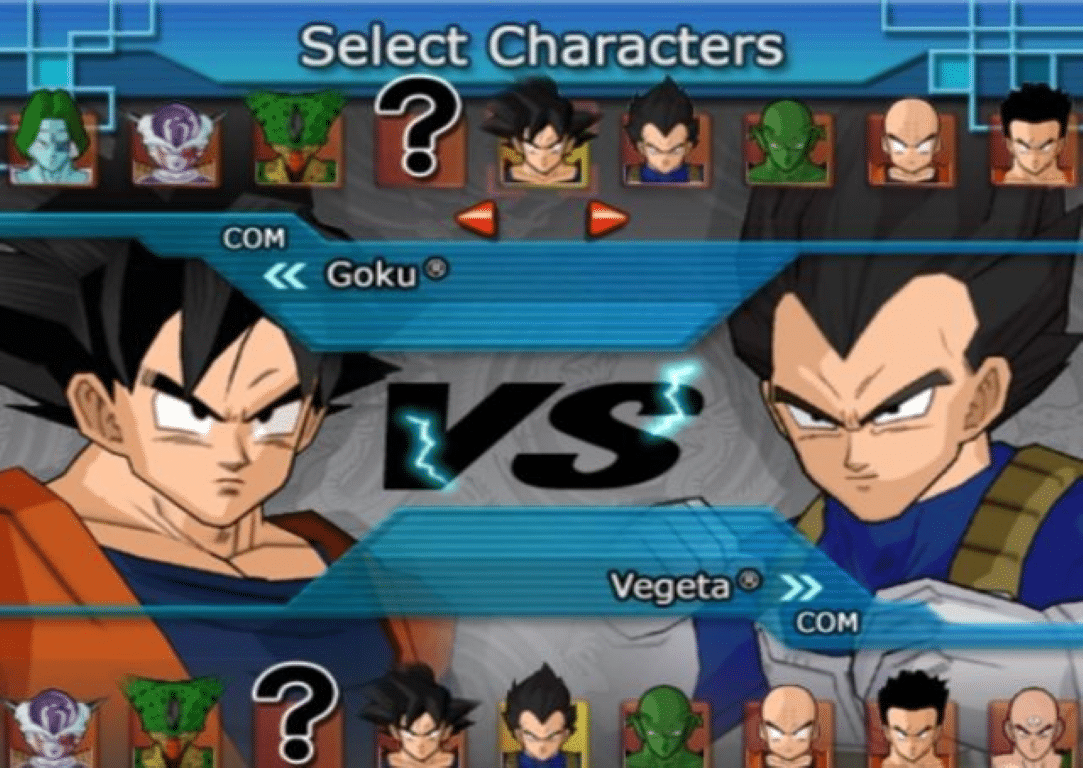Viewport: 1083px width, 768px height.
Task: Click the red left arrow under Goku's portrait
Action: pos(475,220)
